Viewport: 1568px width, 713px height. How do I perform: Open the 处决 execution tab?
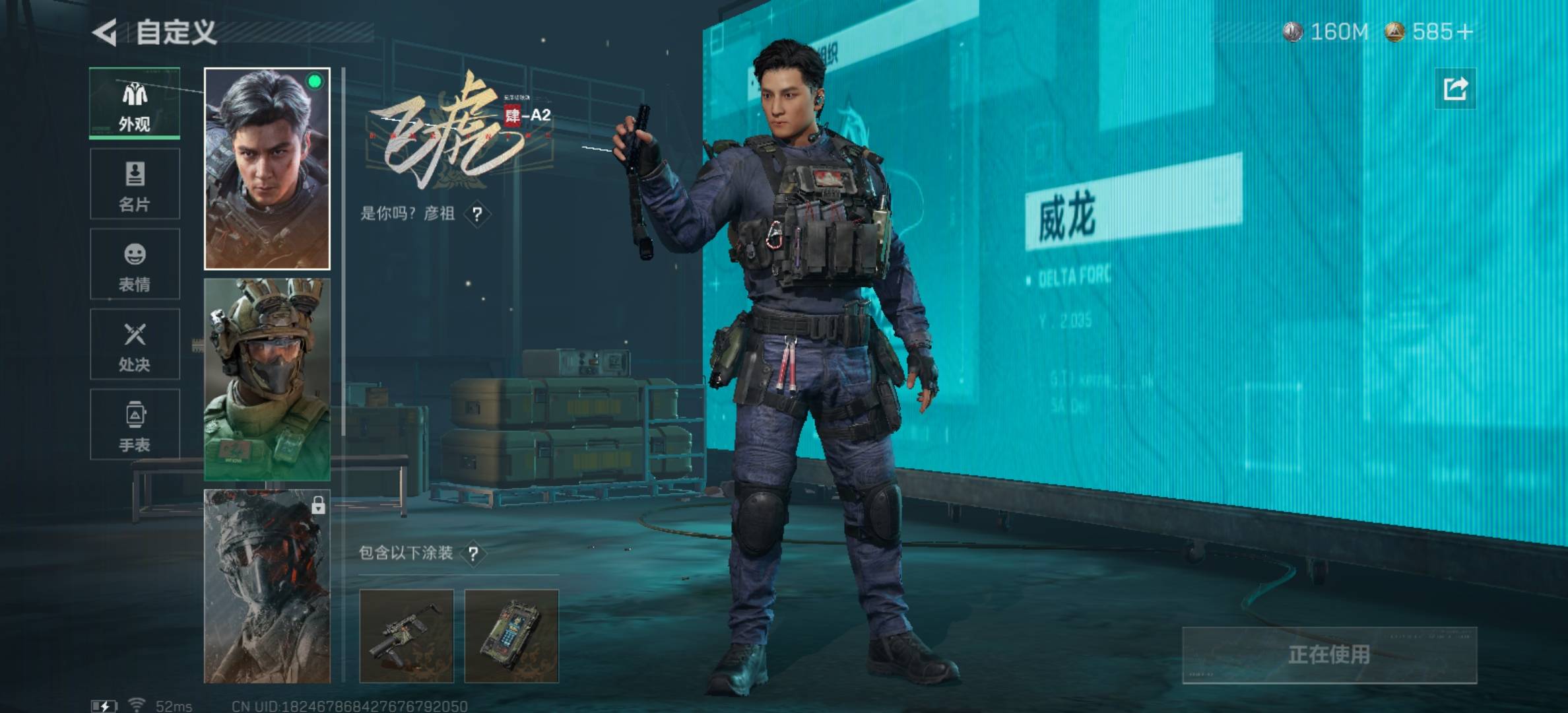(x=135, y=344)
